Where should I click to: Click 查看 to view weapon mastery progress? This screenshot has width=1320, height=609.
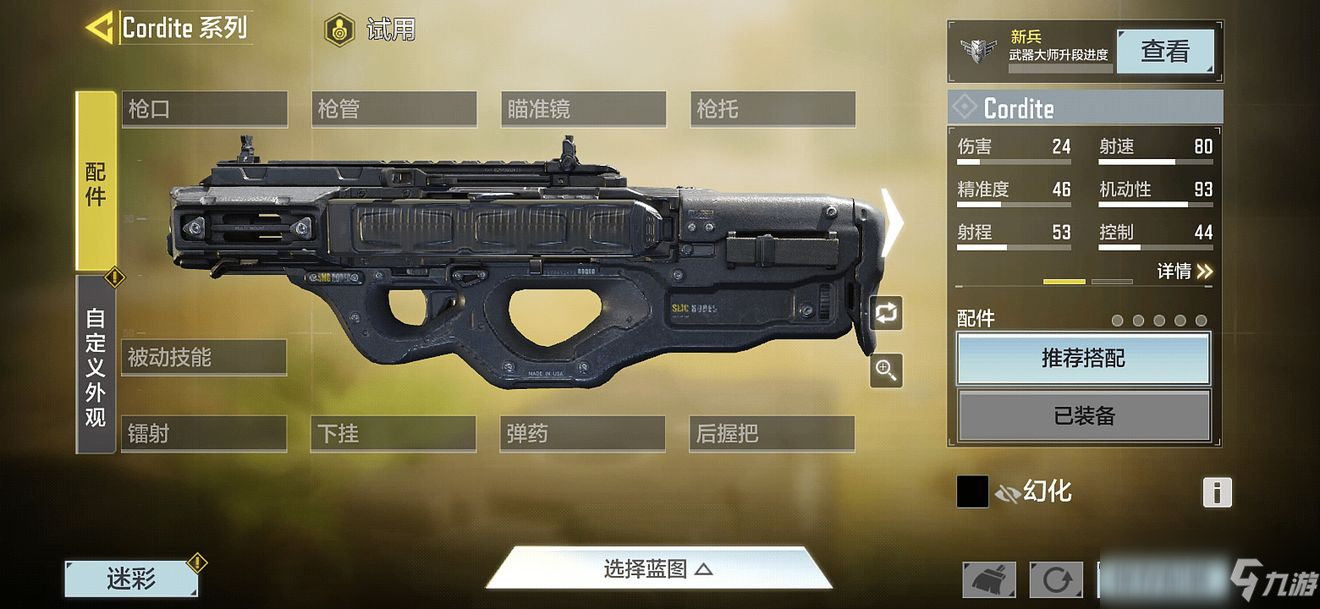click(x=1164, y=51)
